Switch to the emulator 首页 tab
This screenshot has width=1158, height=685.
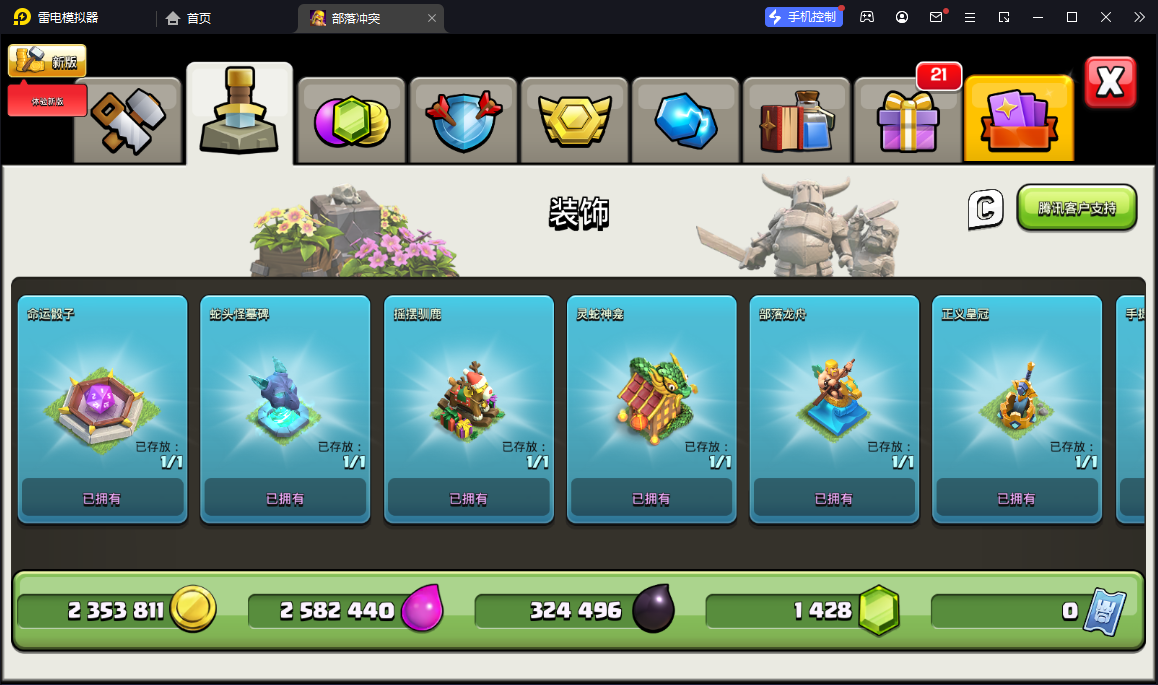(188, 18)
